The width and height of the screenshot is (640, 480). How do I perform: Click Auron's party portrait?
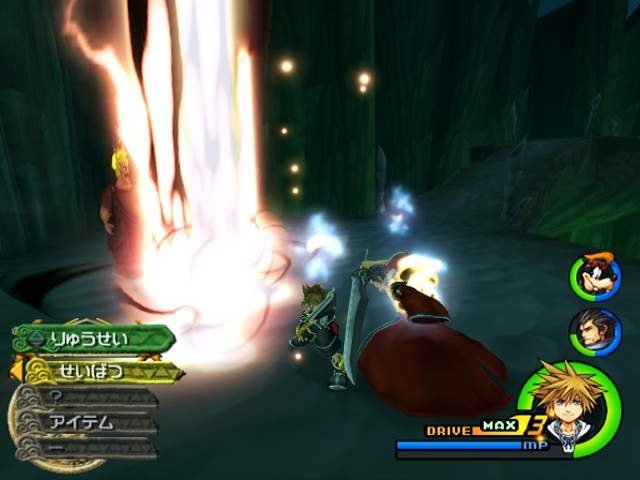click(596, 332)
